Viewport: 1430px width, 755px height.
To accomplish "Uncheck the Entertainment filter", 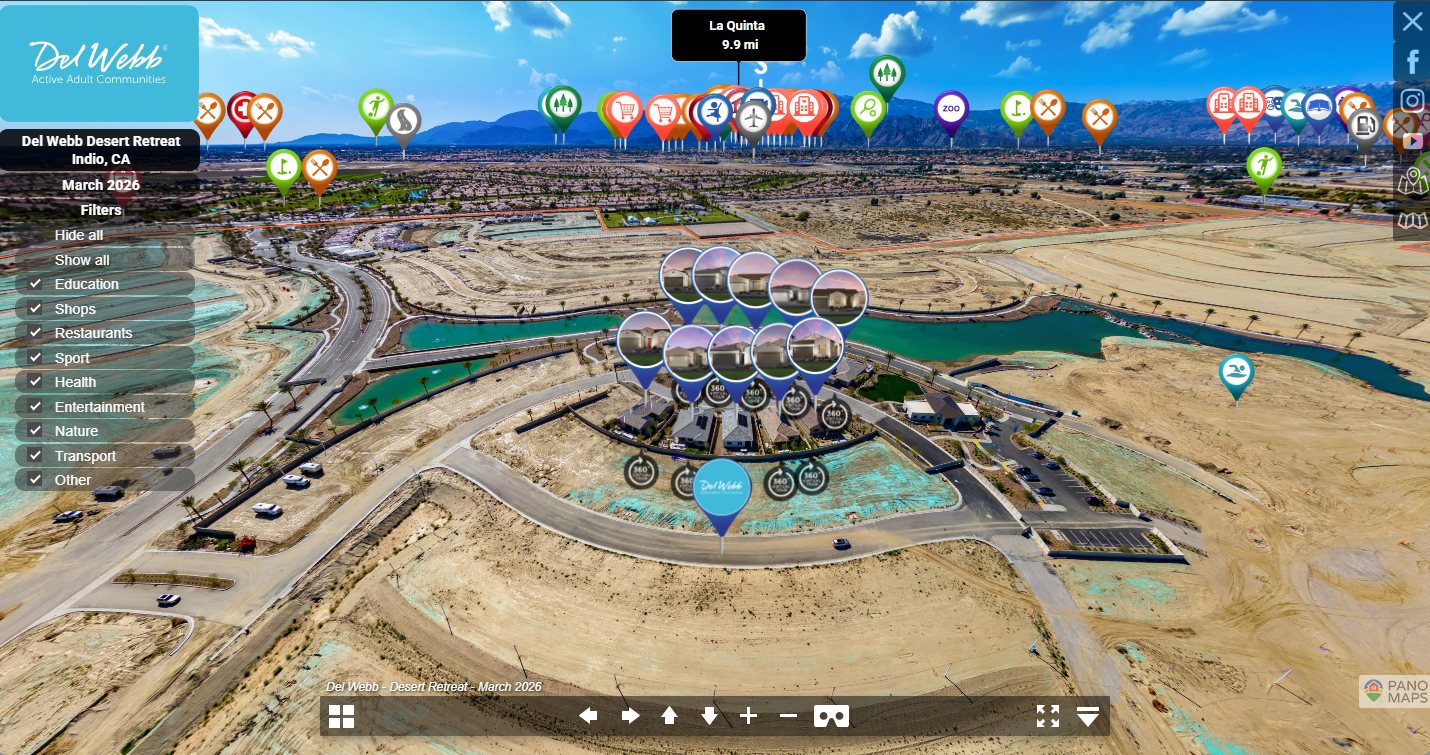I will (36, 407).
